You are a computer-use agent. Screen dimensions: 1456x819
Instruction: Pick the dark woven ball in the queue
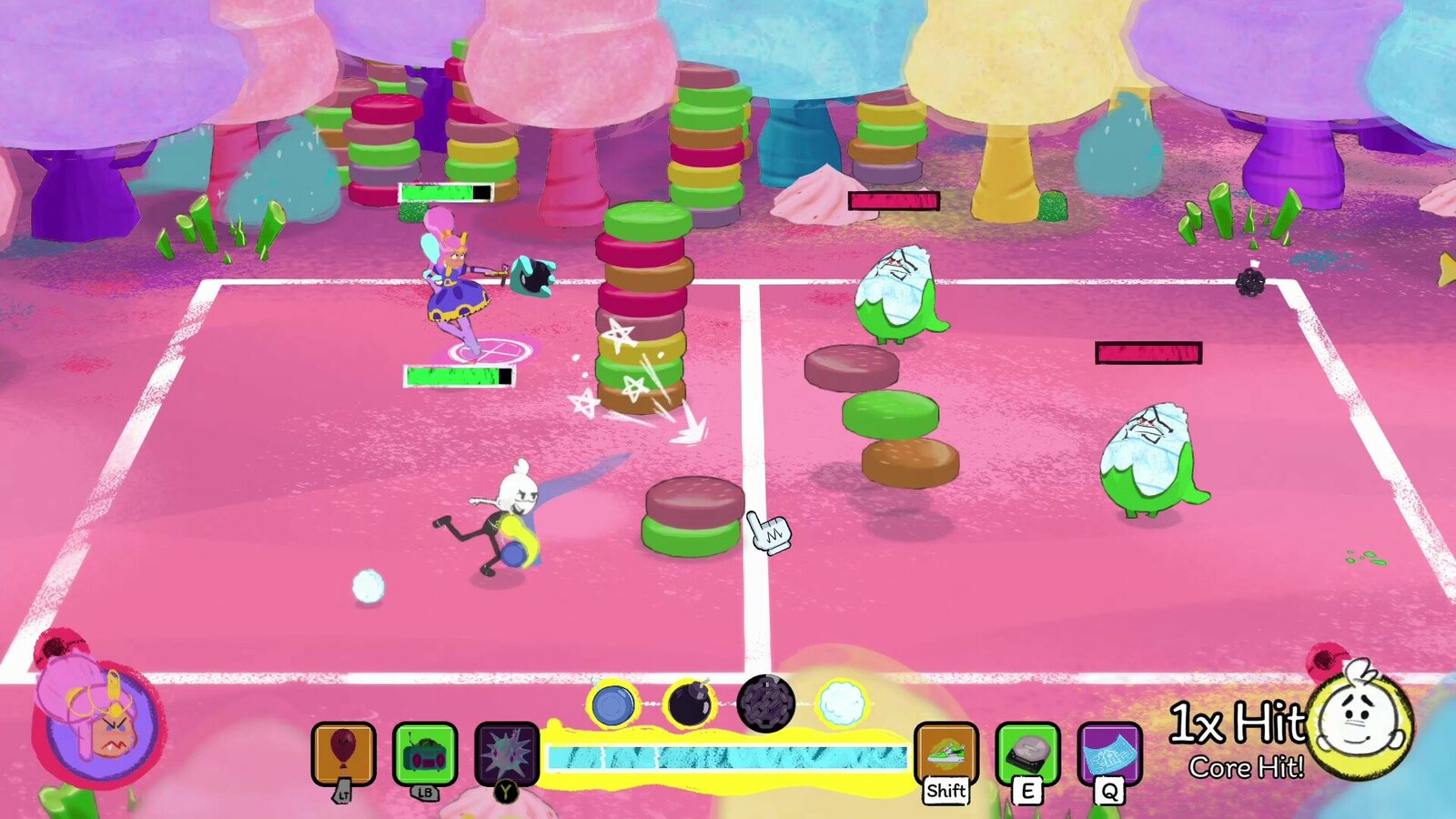[765, 703]
